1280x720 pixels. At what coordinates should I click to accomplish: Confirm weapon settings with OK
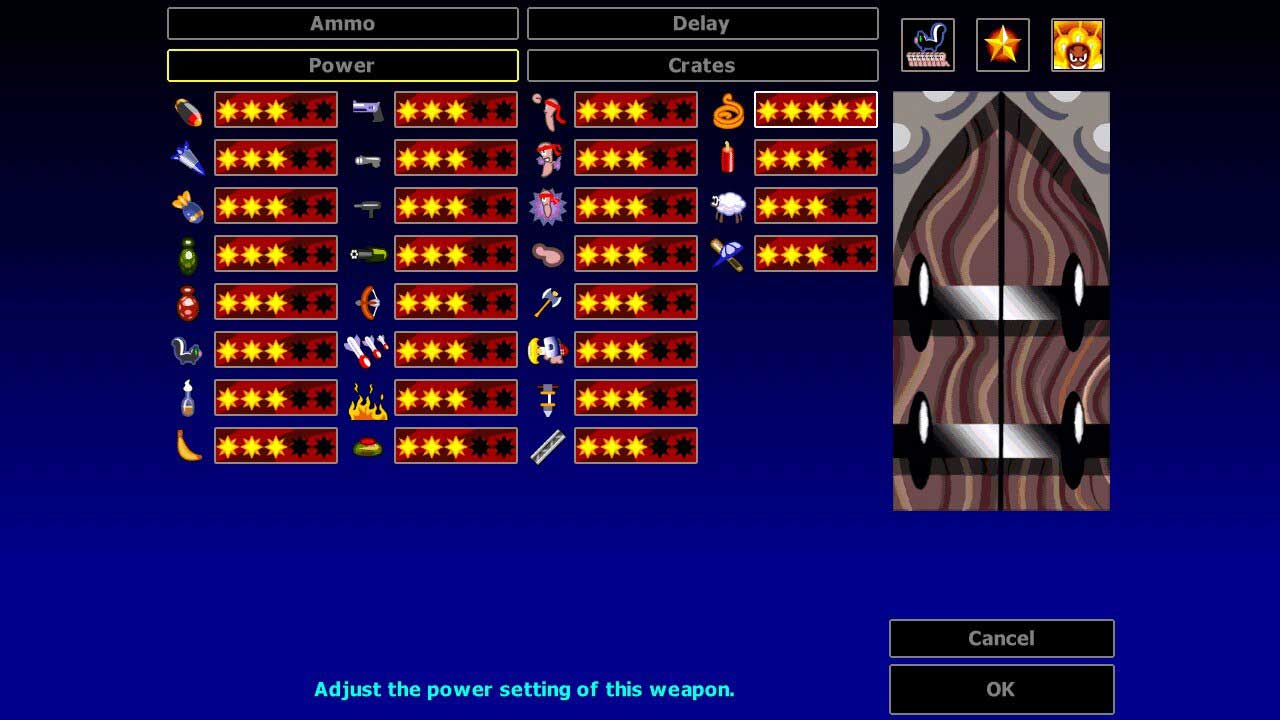1001,689
